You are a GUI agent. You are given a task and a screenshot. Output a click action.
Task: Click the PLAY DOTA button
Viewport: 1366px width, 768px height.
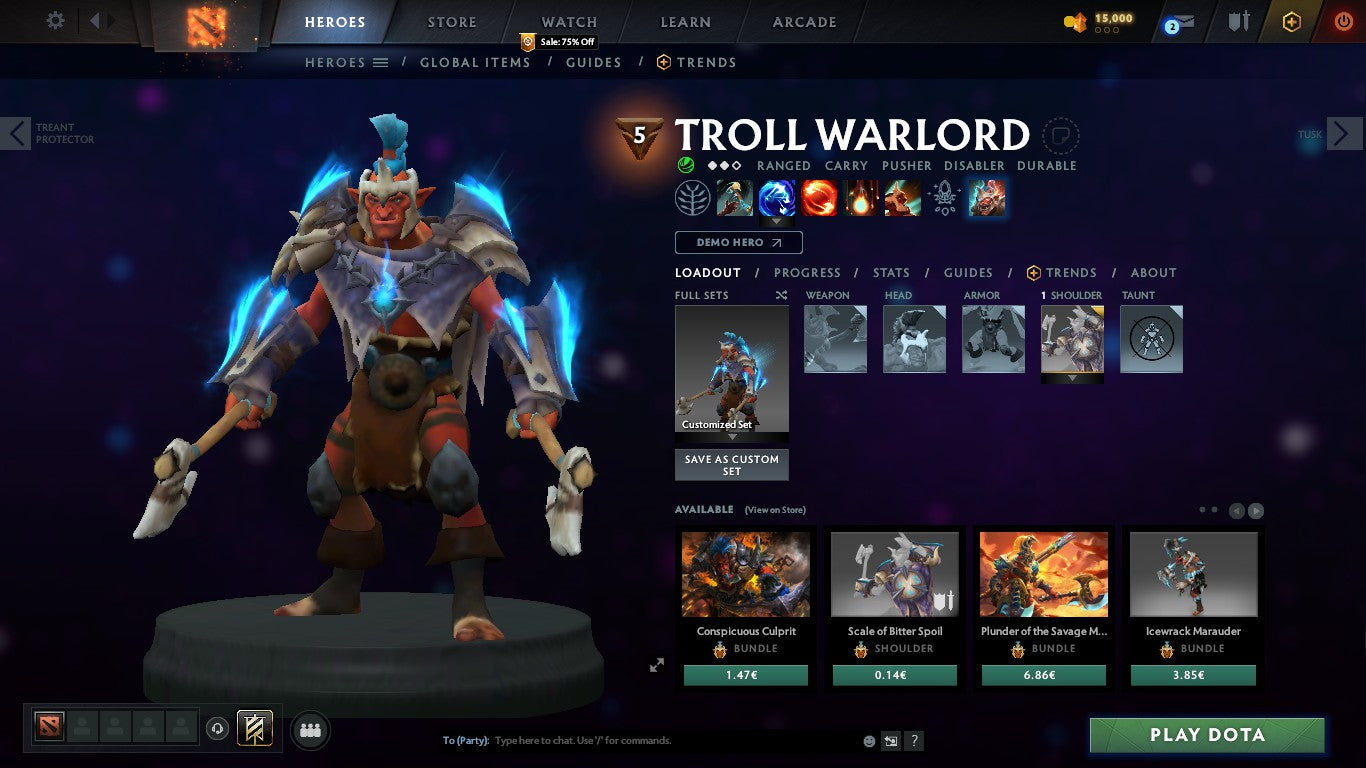point(1207,734)
